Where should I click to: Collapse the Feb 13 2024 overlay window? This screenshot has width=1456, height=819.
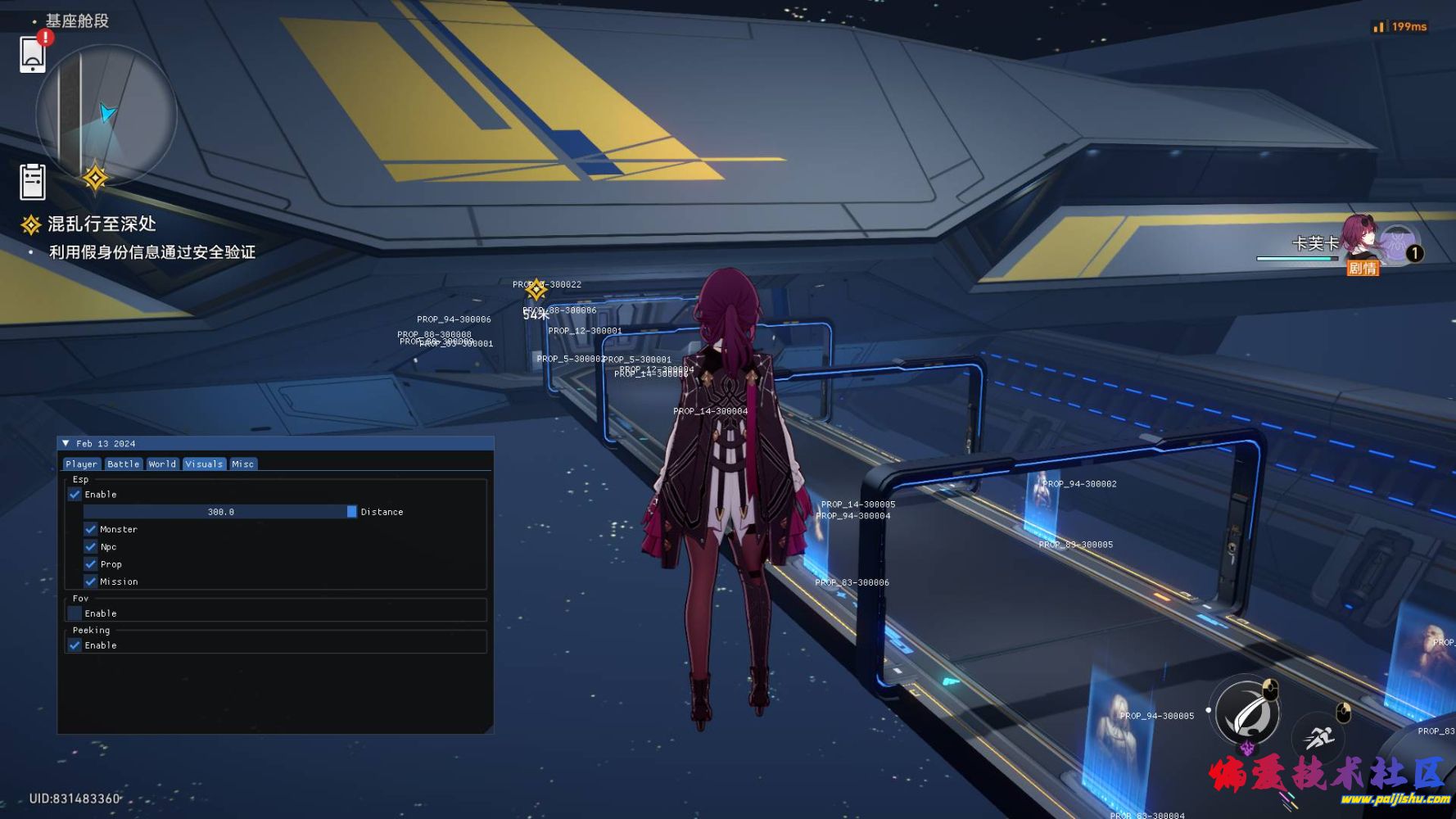coord(66,443)
